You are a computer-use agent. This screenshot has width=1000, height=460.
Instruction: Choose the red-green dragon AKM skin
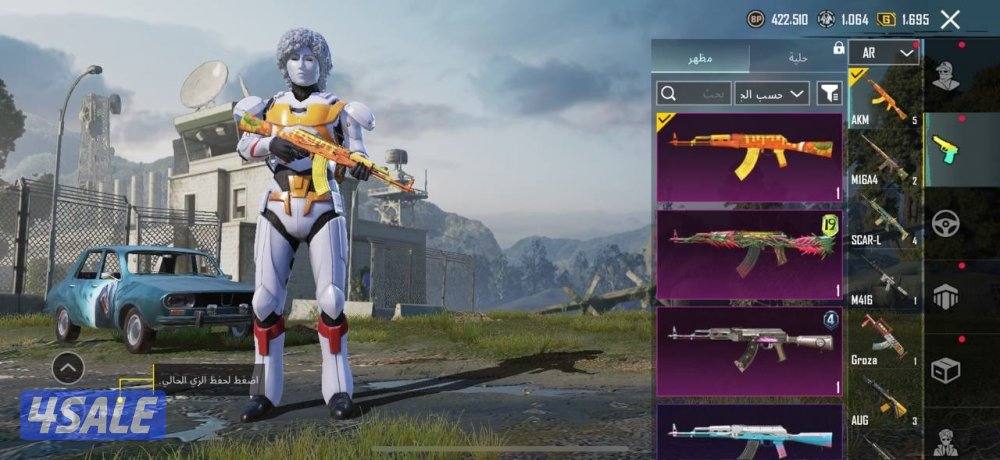tap(749, 254)
